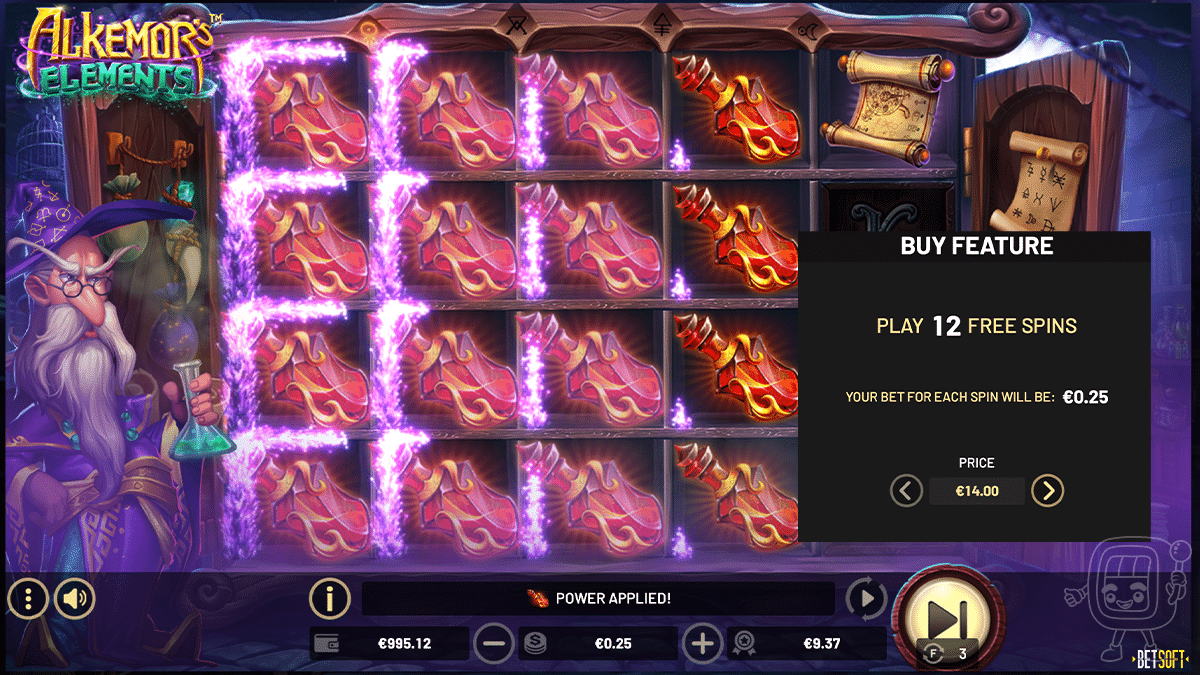Toggle the sound speaker button
The height and width of the screenshot is (675, 1200).
point(75,599)
